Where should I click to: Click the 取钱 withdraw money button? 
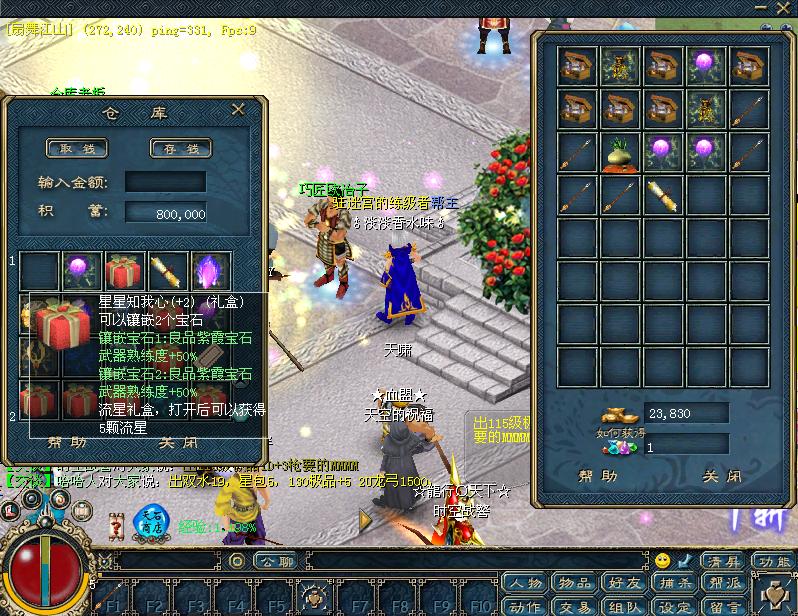(77, 148)
